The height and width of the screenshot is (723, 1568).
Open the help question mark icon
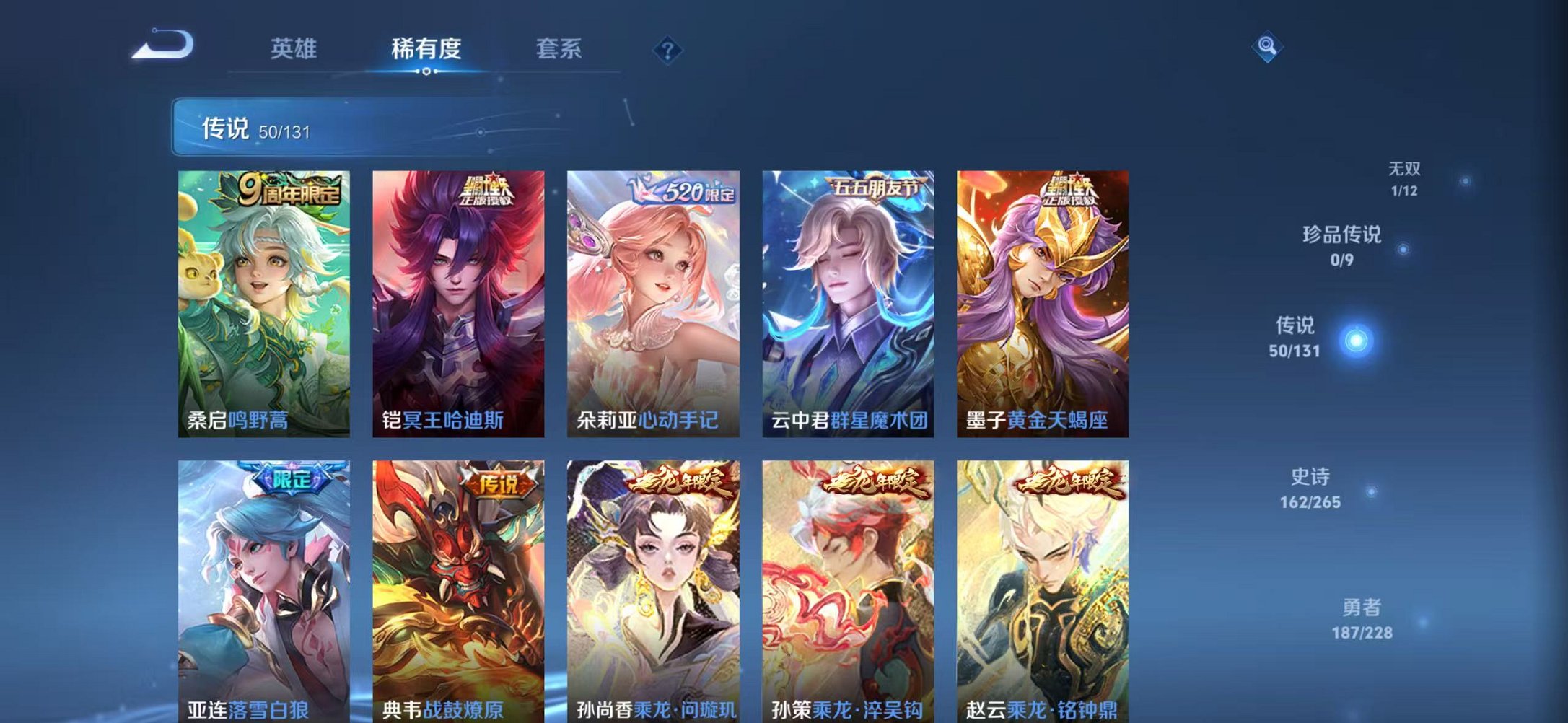tap(668, 51)
